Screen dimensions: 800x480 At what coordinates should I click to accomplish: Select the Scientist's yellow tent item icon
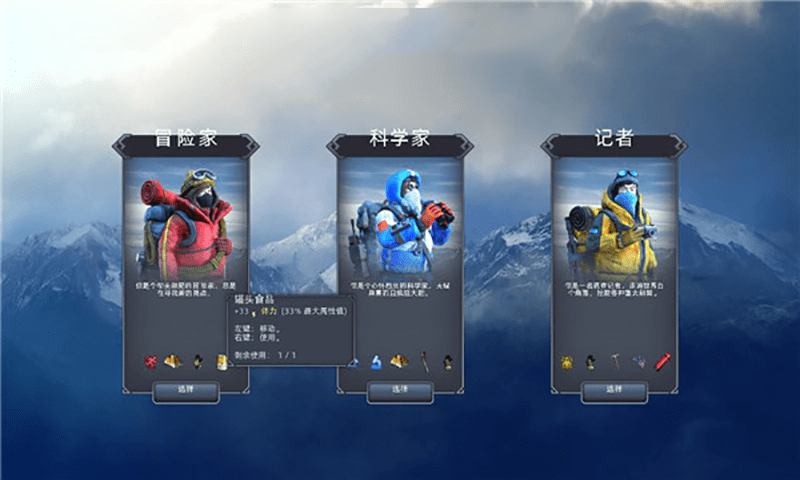(x=399, y=361)
